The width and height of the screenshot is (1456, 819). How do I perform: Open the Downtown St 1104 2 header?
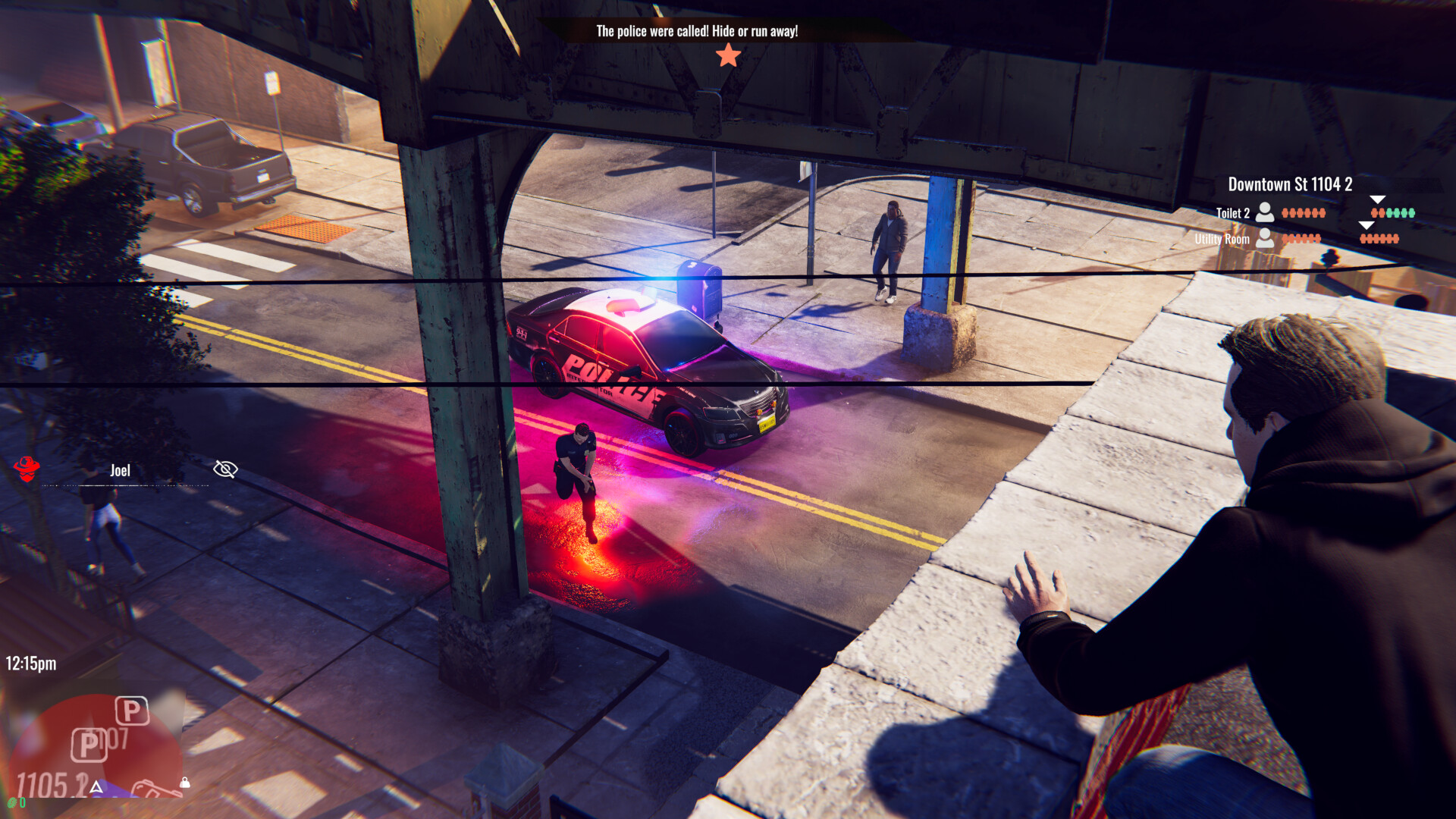pyautogui.click(x=1291, y=184)
